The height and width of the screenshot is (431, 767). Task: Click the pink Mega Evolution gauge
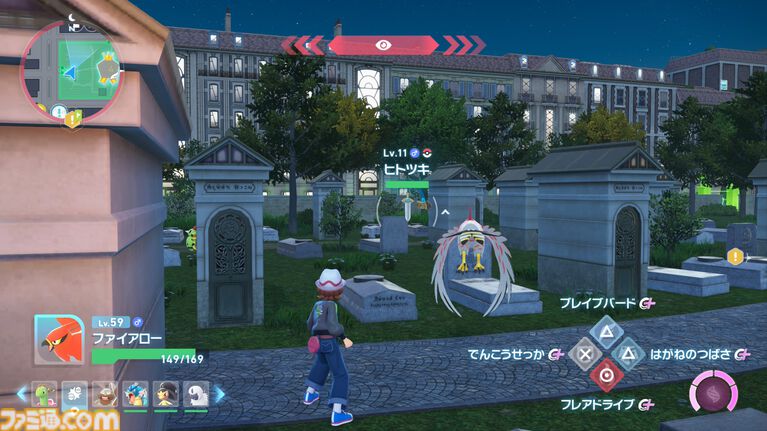tap(713, 391)
